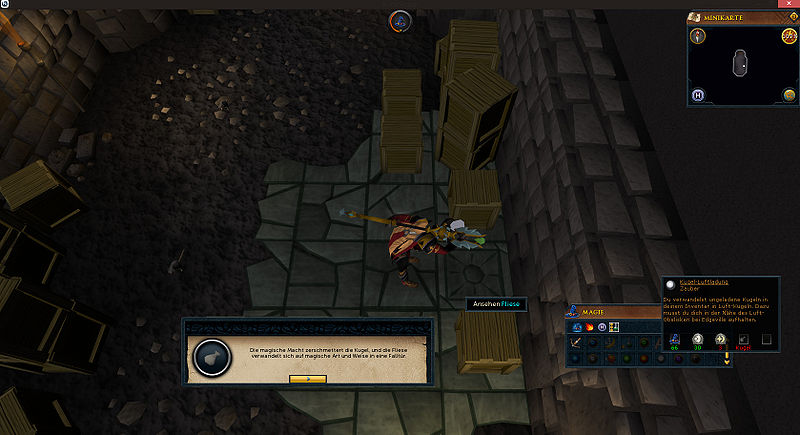Click the Magie panel wizard hat header
This screenshot has width=800, height=435.
click(574, 312)
